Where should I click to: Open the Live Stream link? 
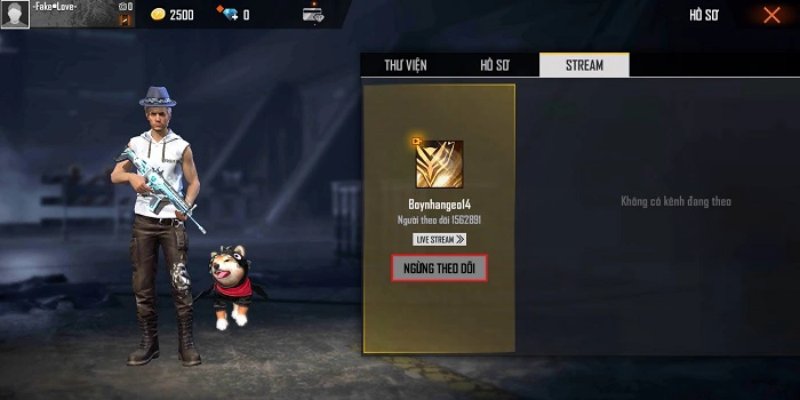point(439,239)
